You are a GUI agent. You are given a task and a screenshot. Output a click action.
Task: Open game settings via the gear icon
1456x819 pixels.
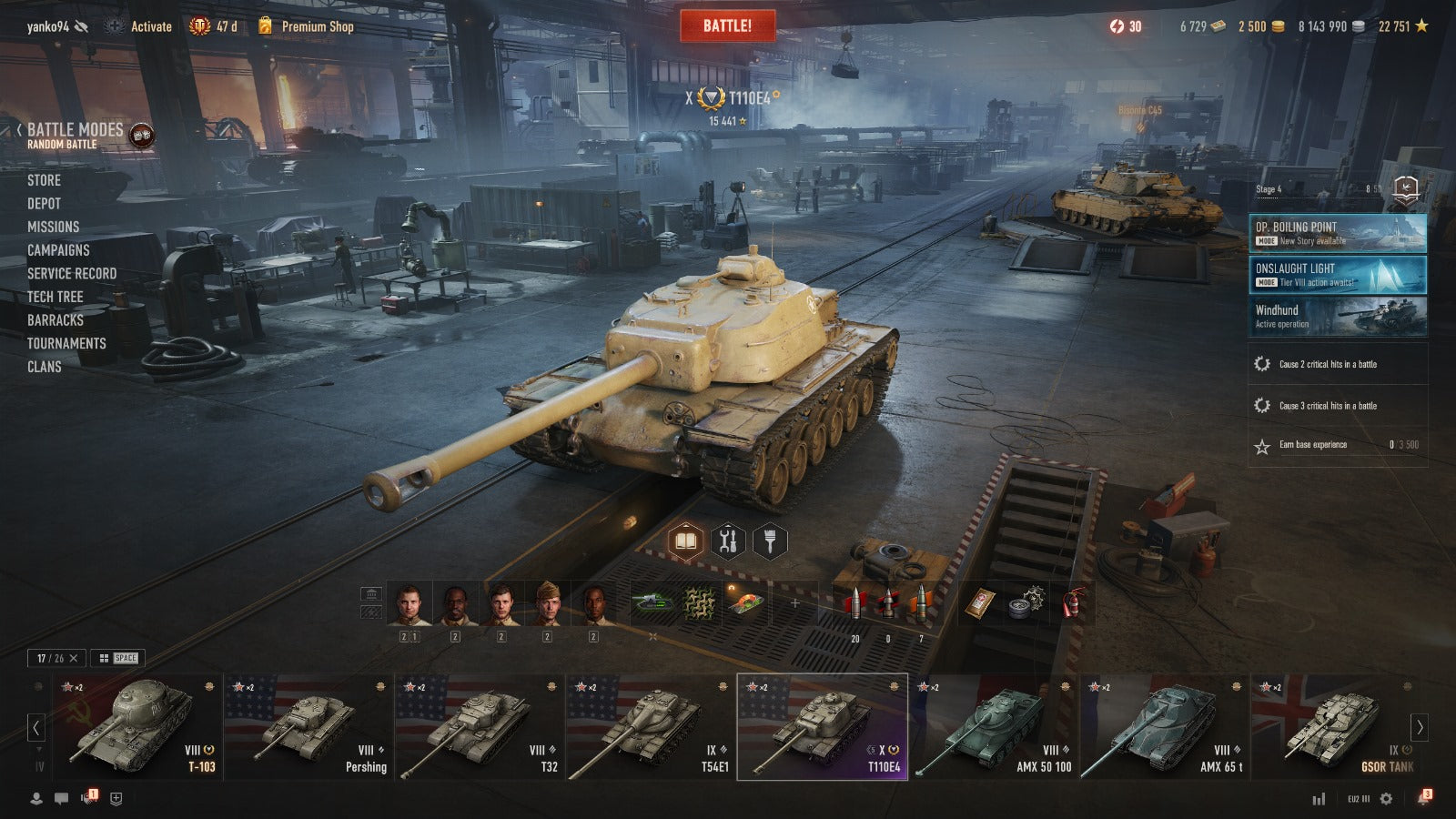(x=1386, y=799)
